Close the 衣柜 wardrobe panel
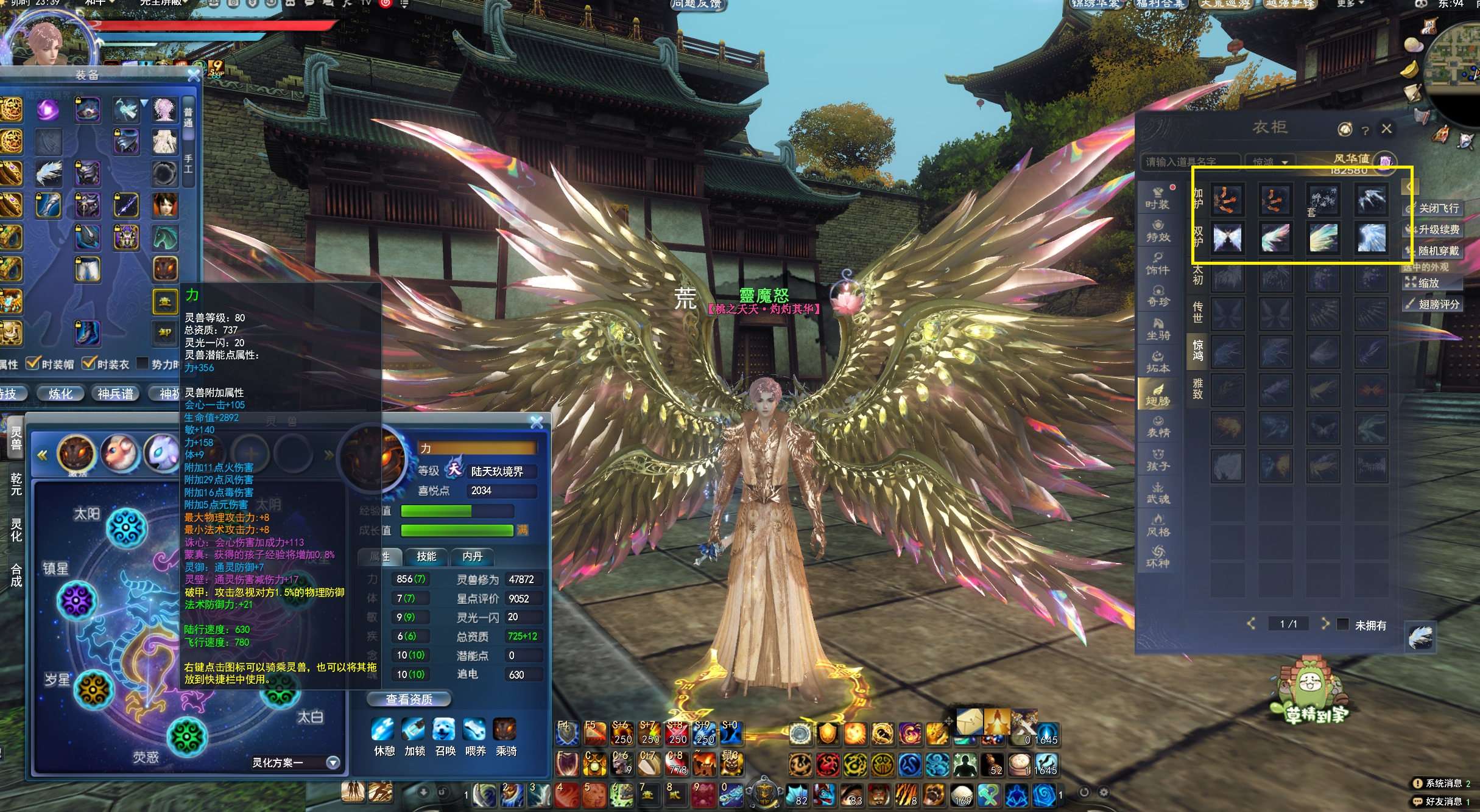This screenshot has height=812, width=1480. pyautogui.click(x=1387, y=128)
